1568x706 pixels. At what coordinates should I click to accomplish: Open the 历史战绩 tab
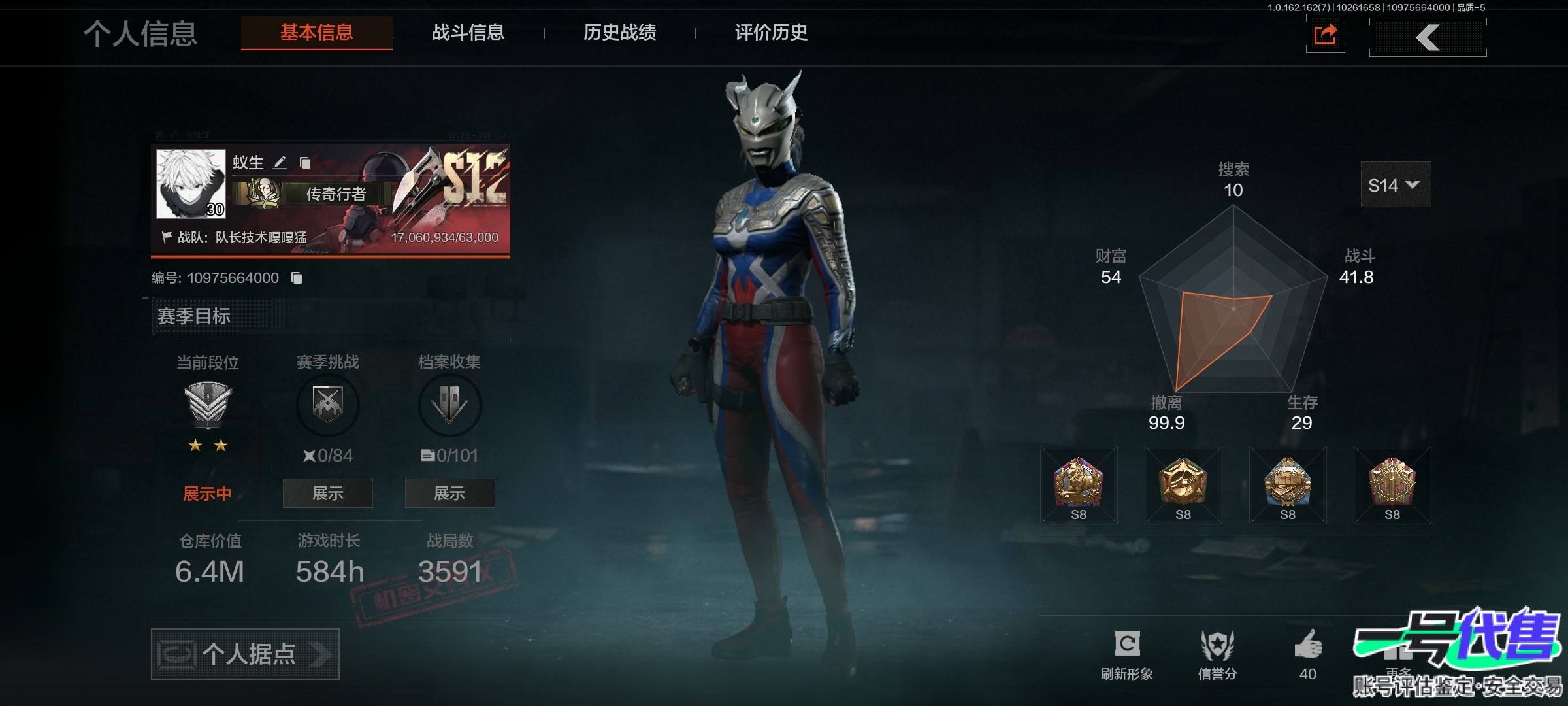click(619, 33)
